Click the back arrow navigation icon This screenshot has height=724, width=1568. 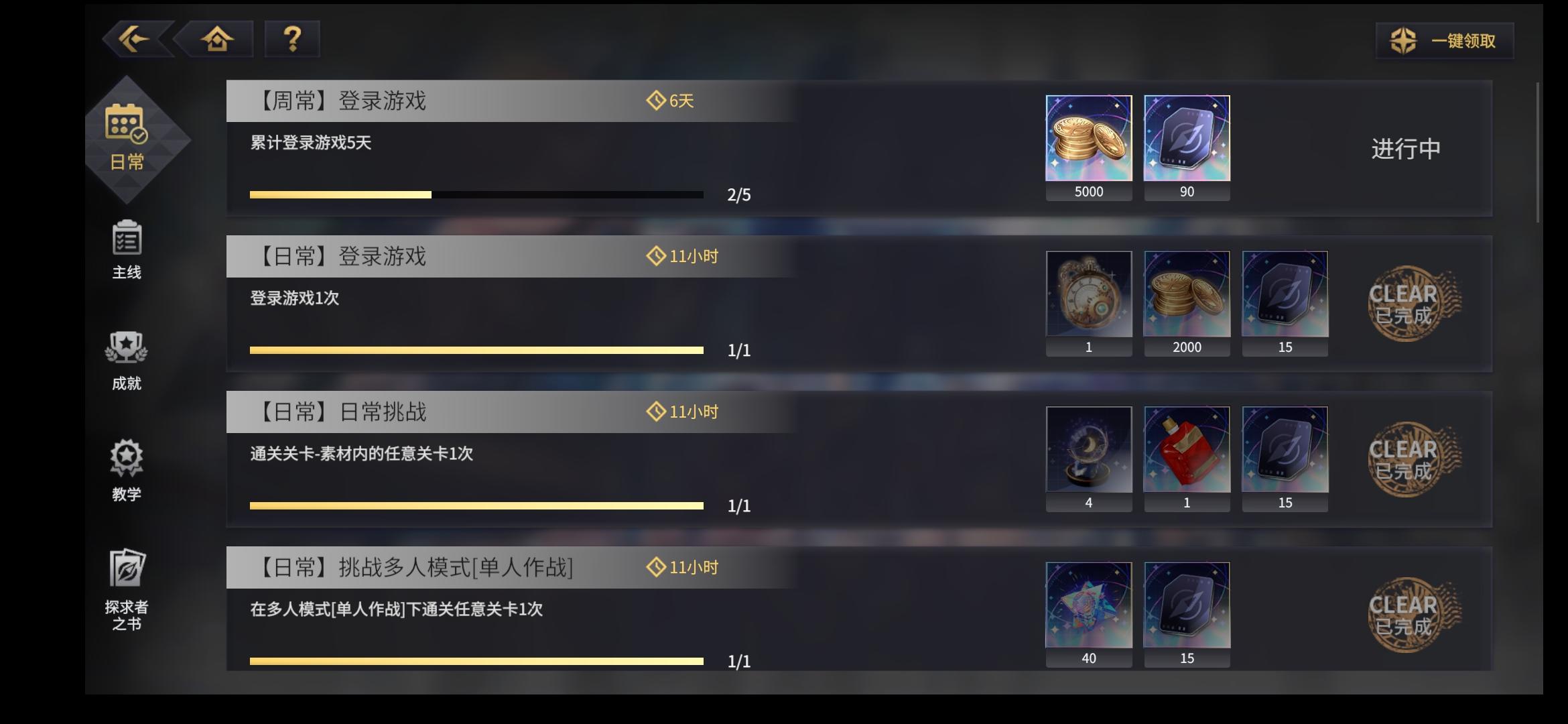pyautogui.click(x=134, y=40)
